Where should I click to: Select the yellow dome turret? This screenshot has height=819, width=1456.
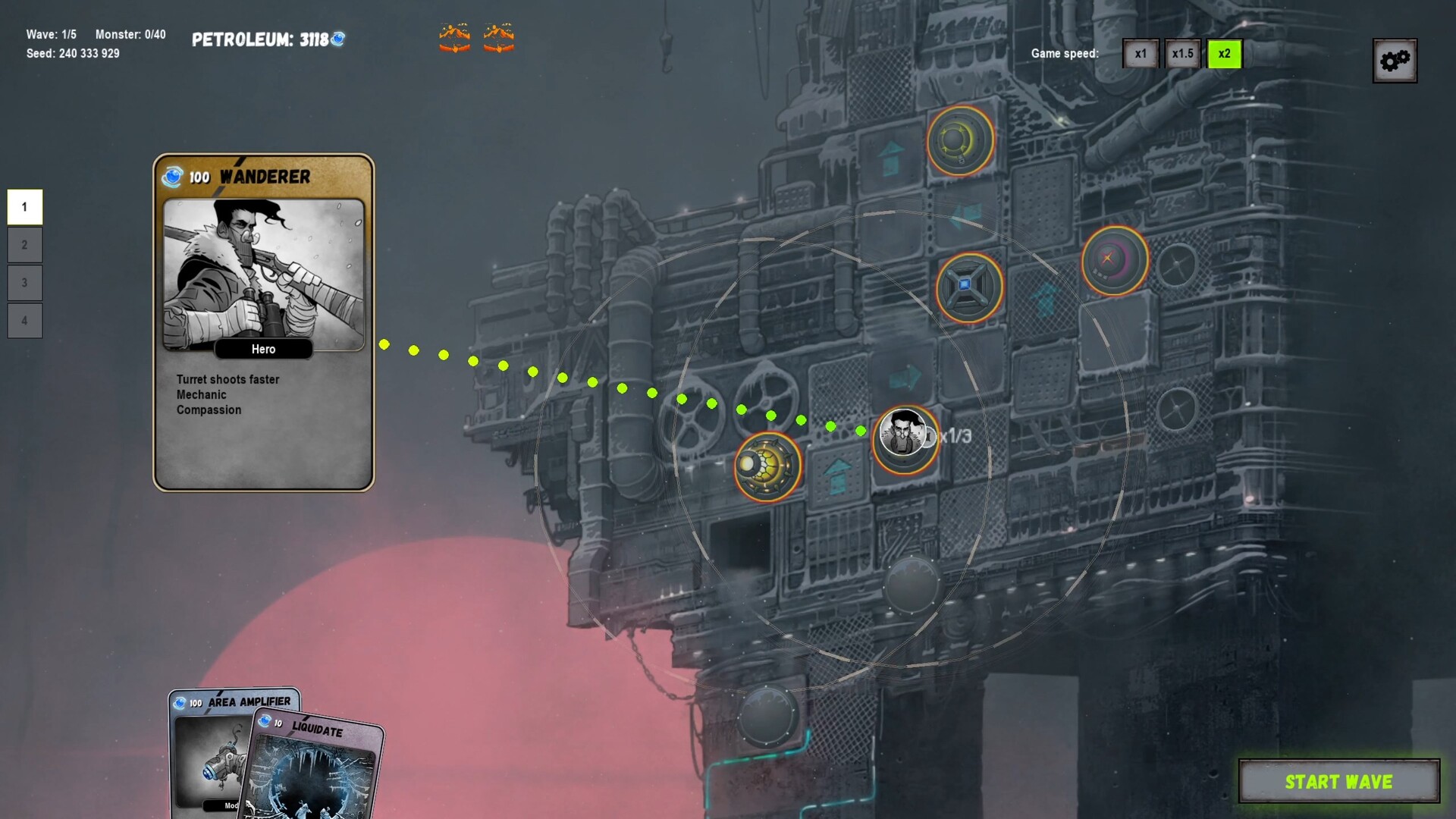pos(767,466)
